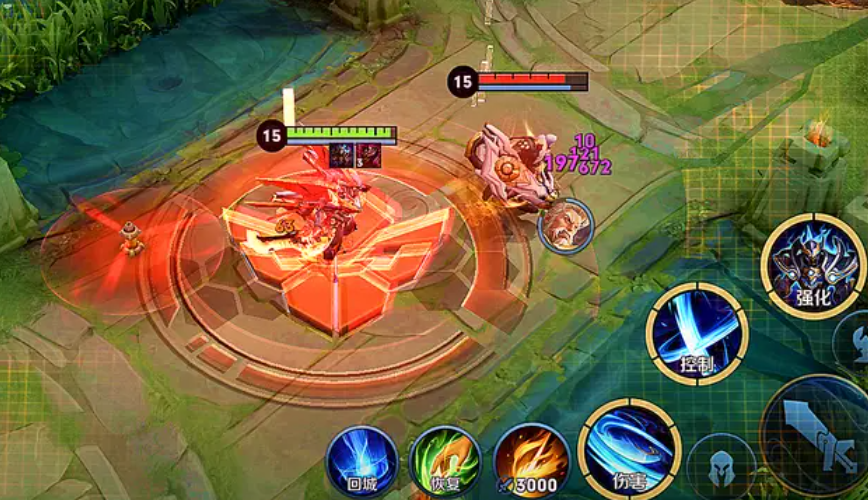Activate the fiery 3000 summoner spell
The width and height of the screenshot is (868, 500).
point(531,461)
